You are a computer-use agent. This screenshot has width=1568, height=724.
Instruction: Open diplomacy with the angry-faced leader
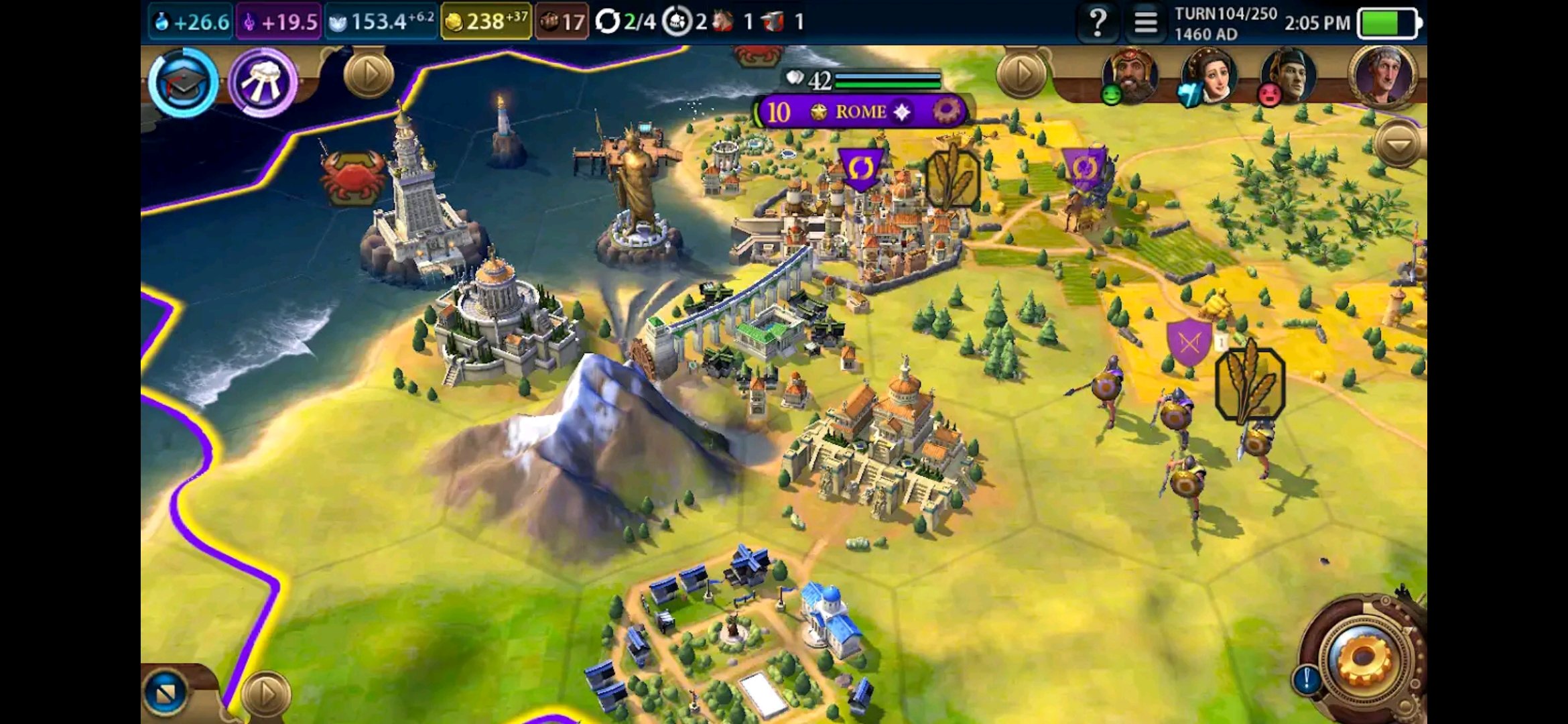point(1288,76)
